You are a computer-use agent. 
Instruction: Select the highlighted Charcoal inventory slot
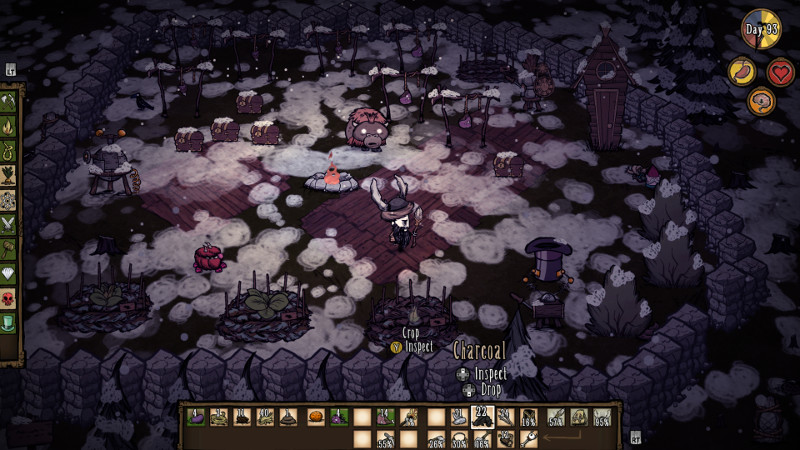pyautogui.click(x=482, y=416)
